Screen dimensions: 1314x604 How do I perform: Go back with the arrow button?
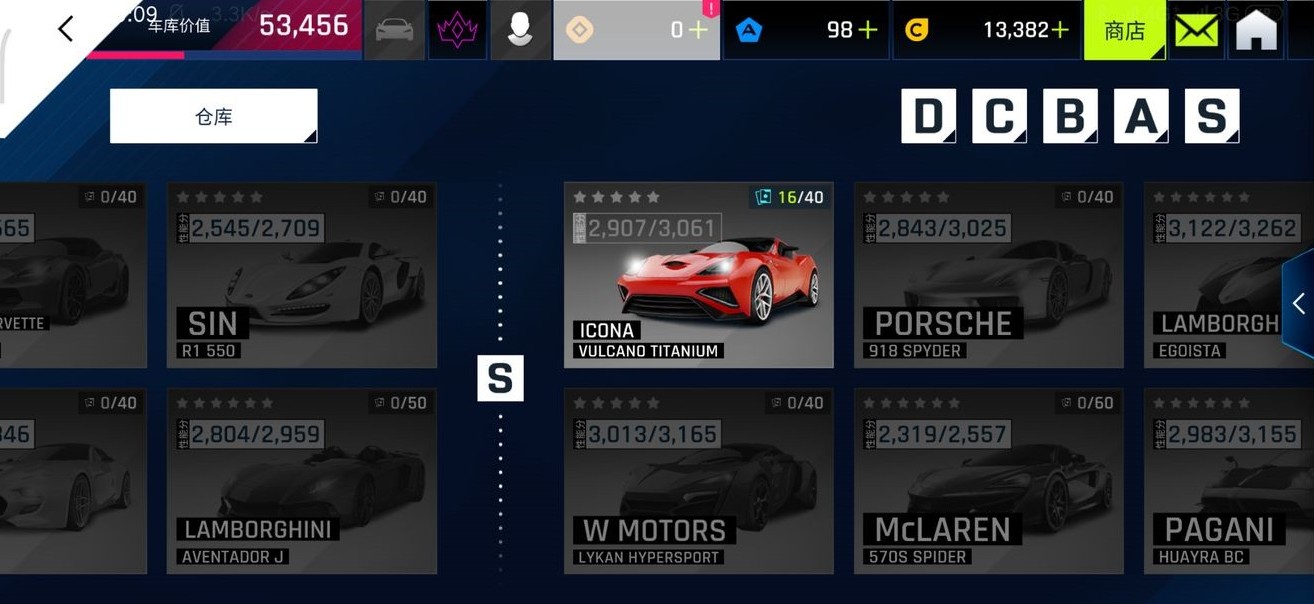click(x=66, y=29)
